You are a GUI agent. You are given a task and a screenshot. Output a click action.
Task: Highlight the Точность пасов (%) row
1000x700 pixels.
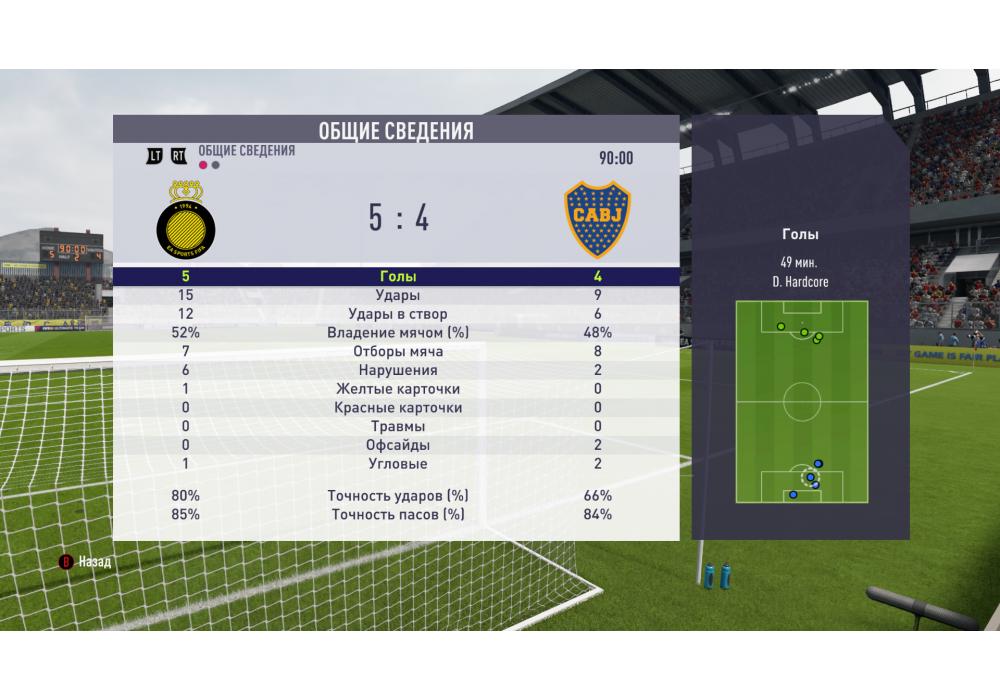[x=396, y=515]
